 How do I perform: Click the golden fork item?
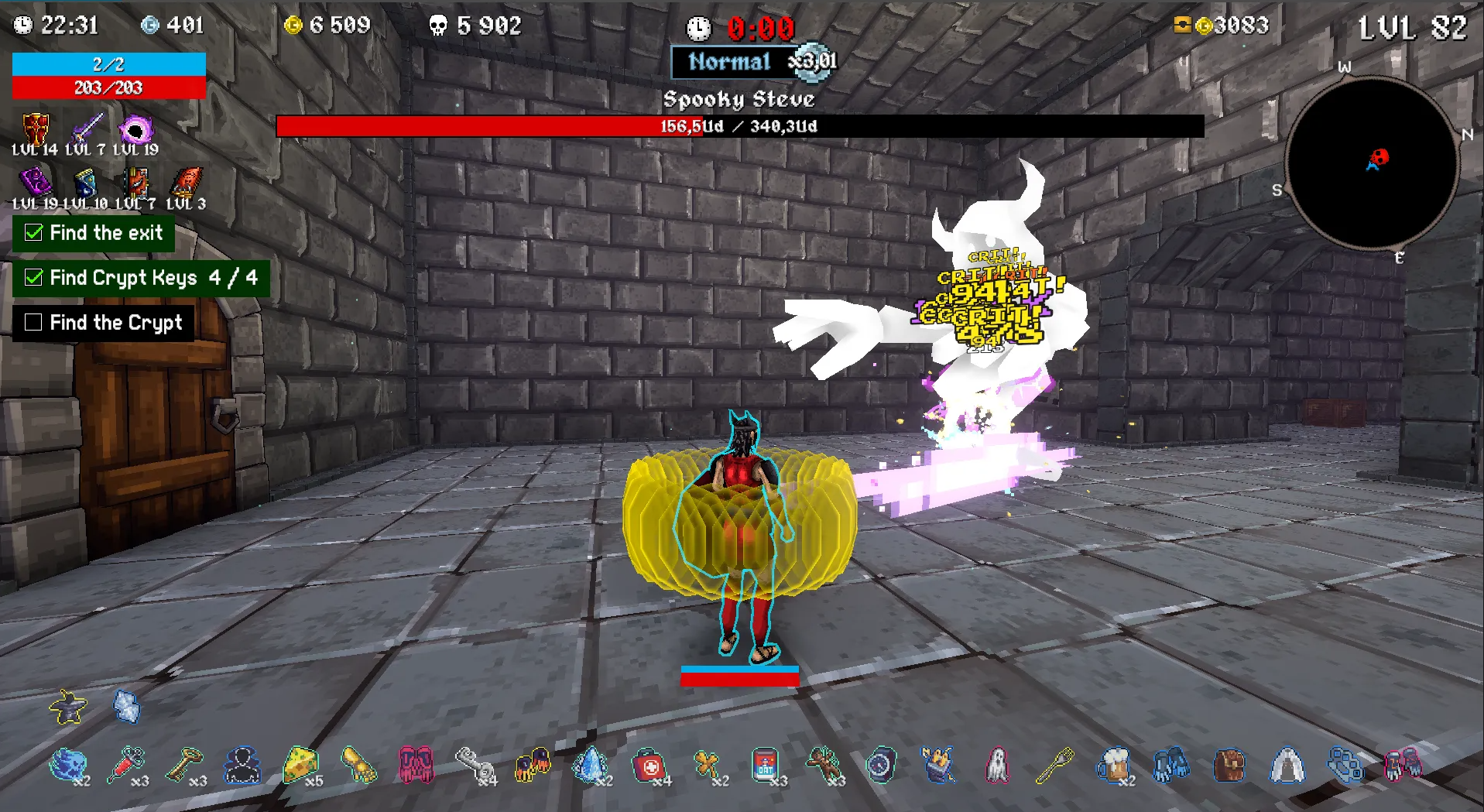pos(1054,766)
